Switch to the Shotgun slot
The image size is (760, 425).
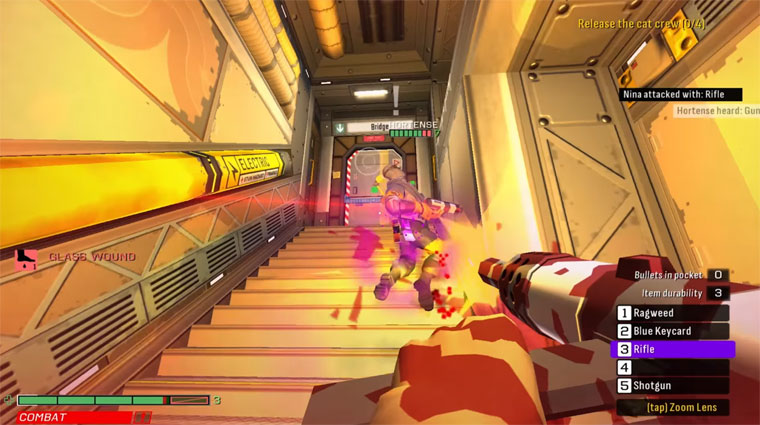coord(670,385)
